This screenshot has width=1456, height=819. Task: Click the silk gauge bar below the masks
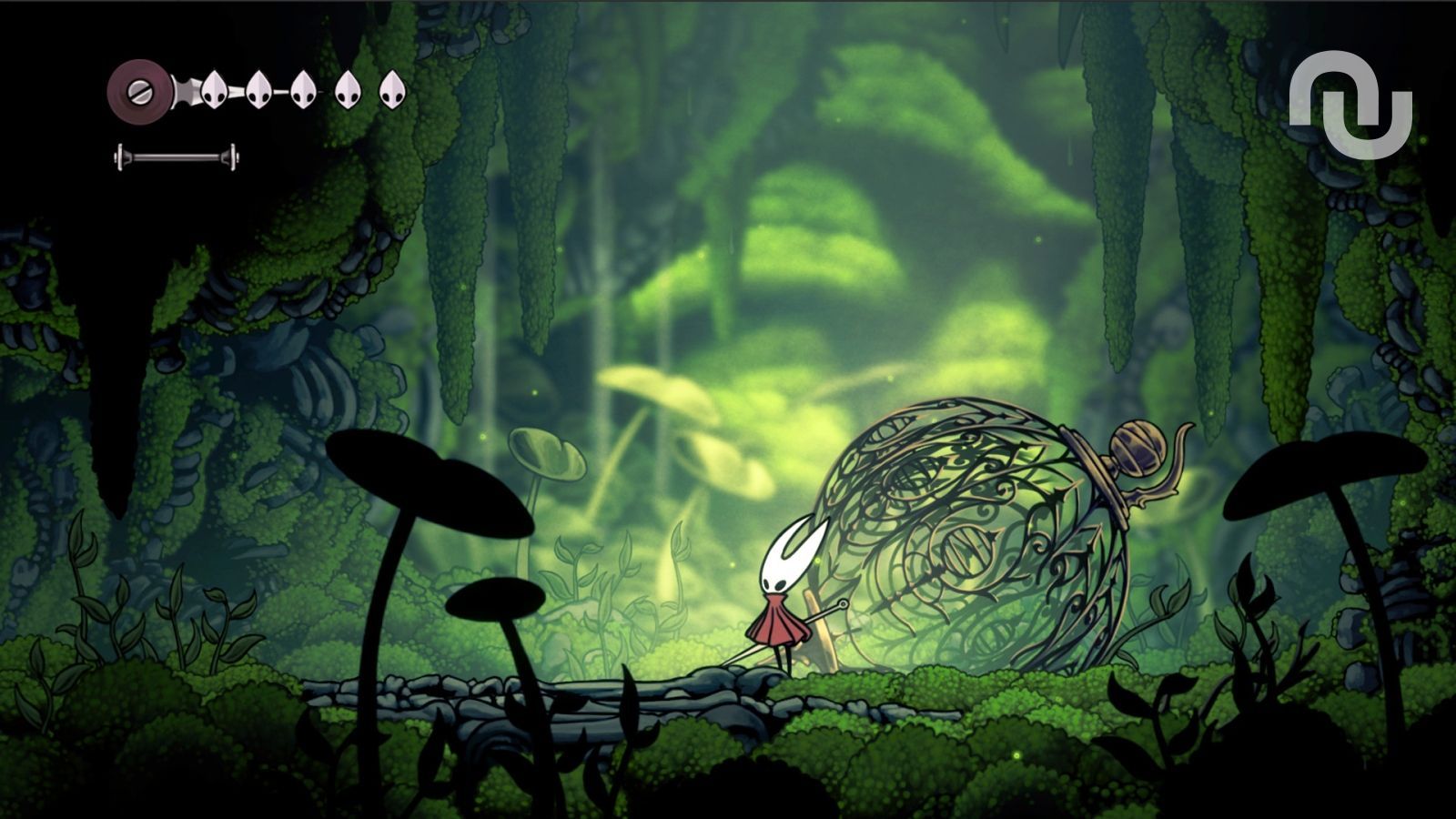tap(177, 157)
